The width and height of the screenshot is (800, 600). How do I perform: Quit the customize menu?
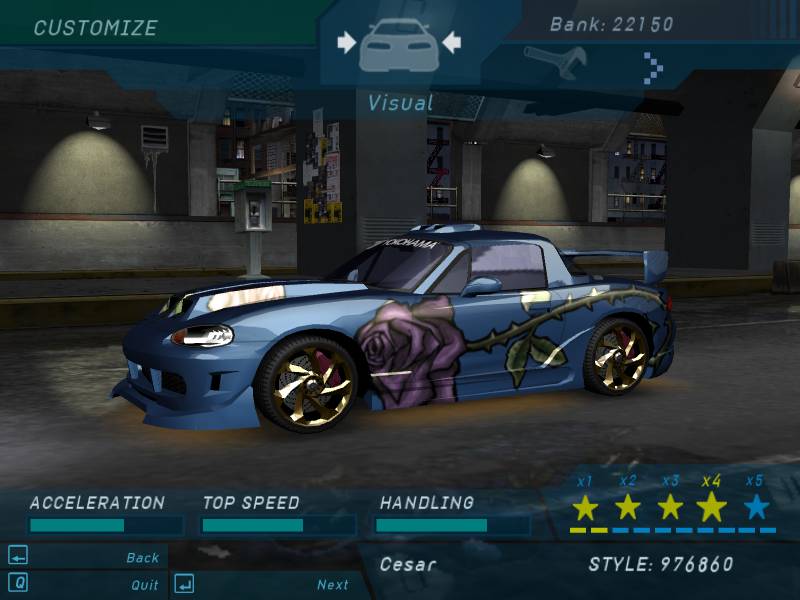145,585
